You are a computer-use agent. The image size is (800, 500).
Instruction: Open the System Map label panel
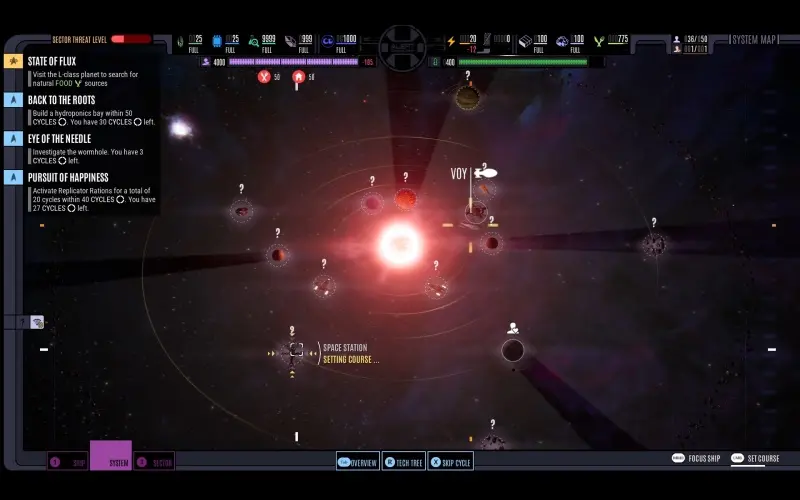(756, 40)
